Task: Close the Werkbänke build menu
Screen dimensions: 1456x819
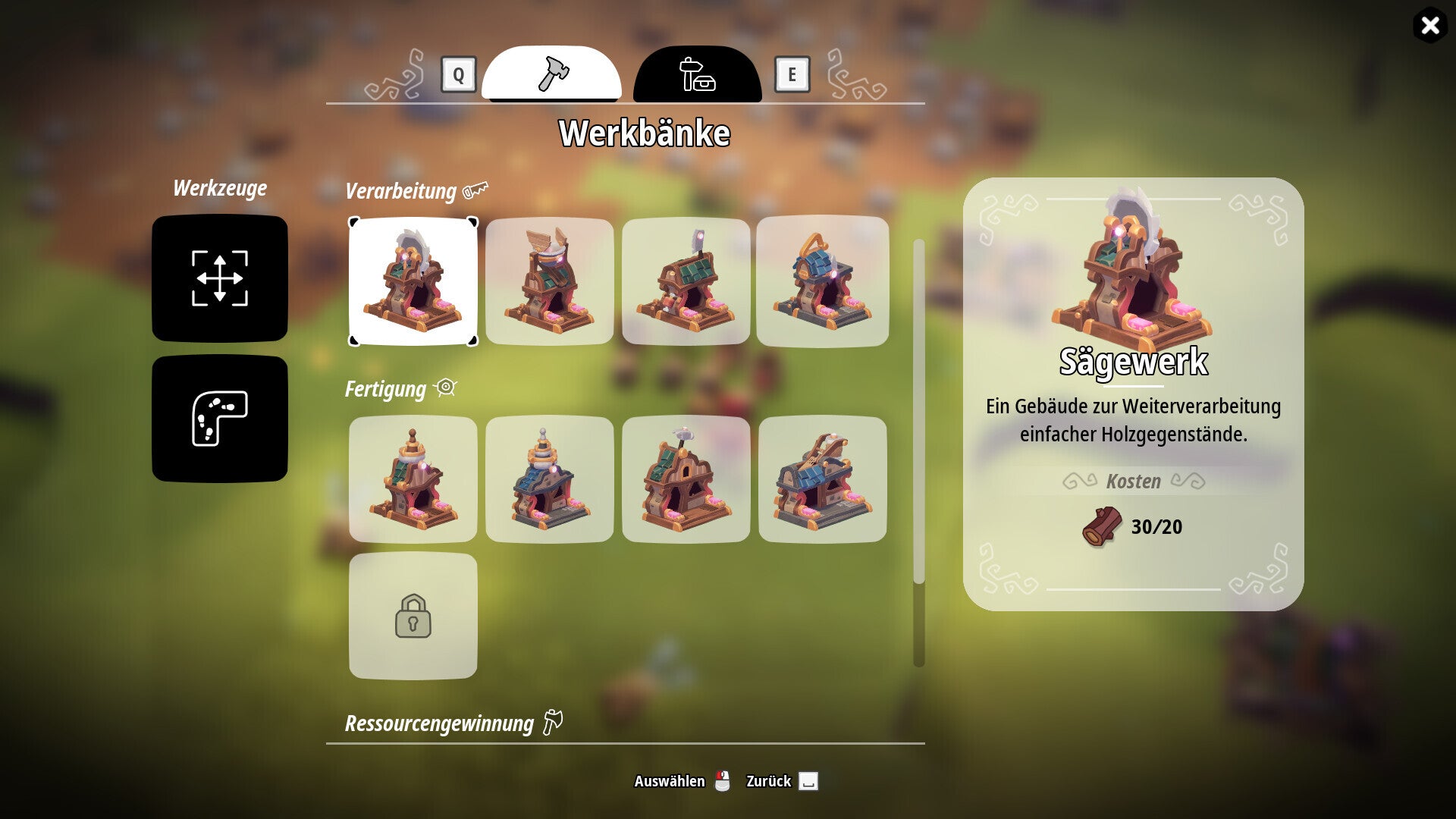Action: [1429, 26]
